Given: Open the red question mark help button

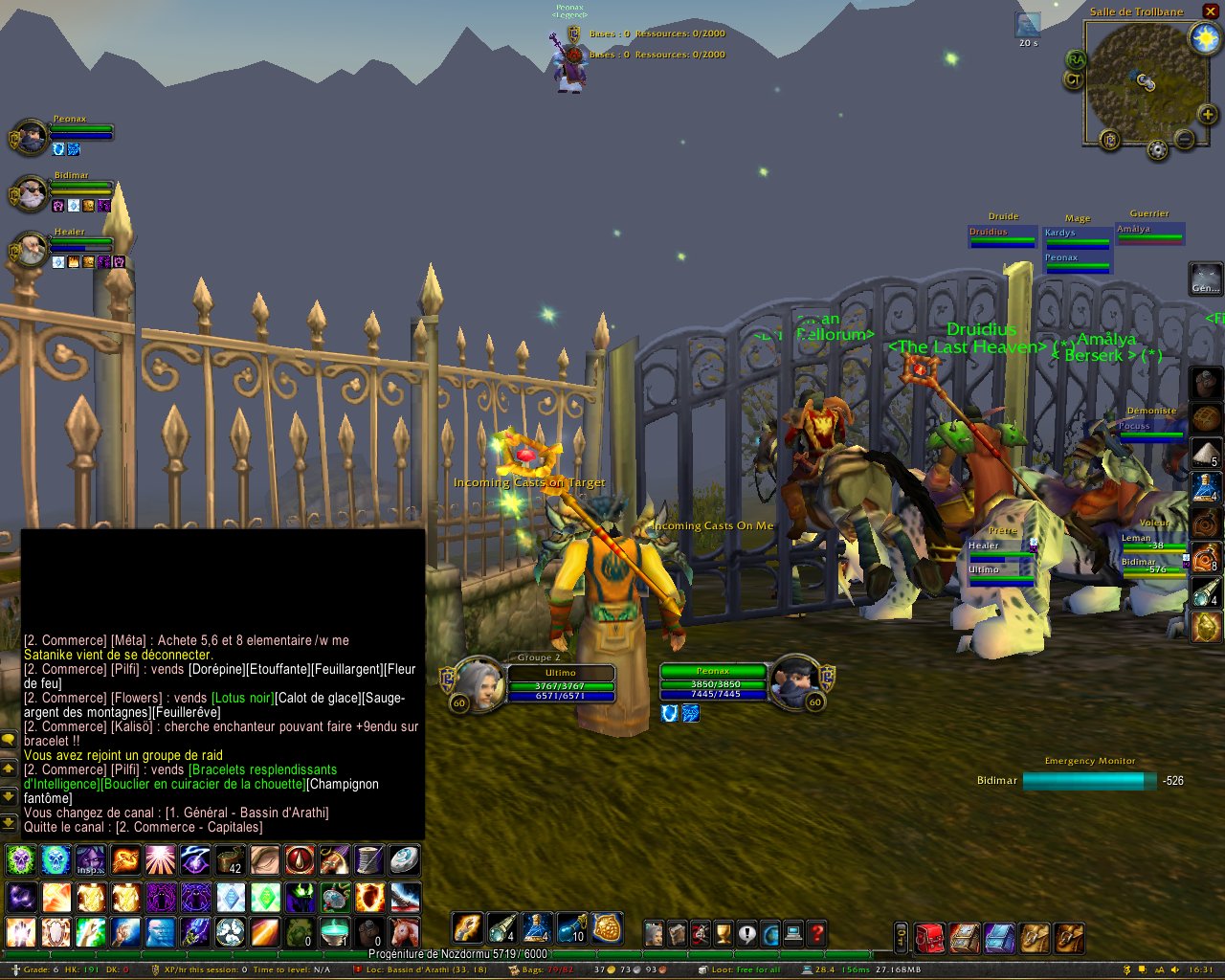Looking at the screenshot, I should [x=816, y=933].
